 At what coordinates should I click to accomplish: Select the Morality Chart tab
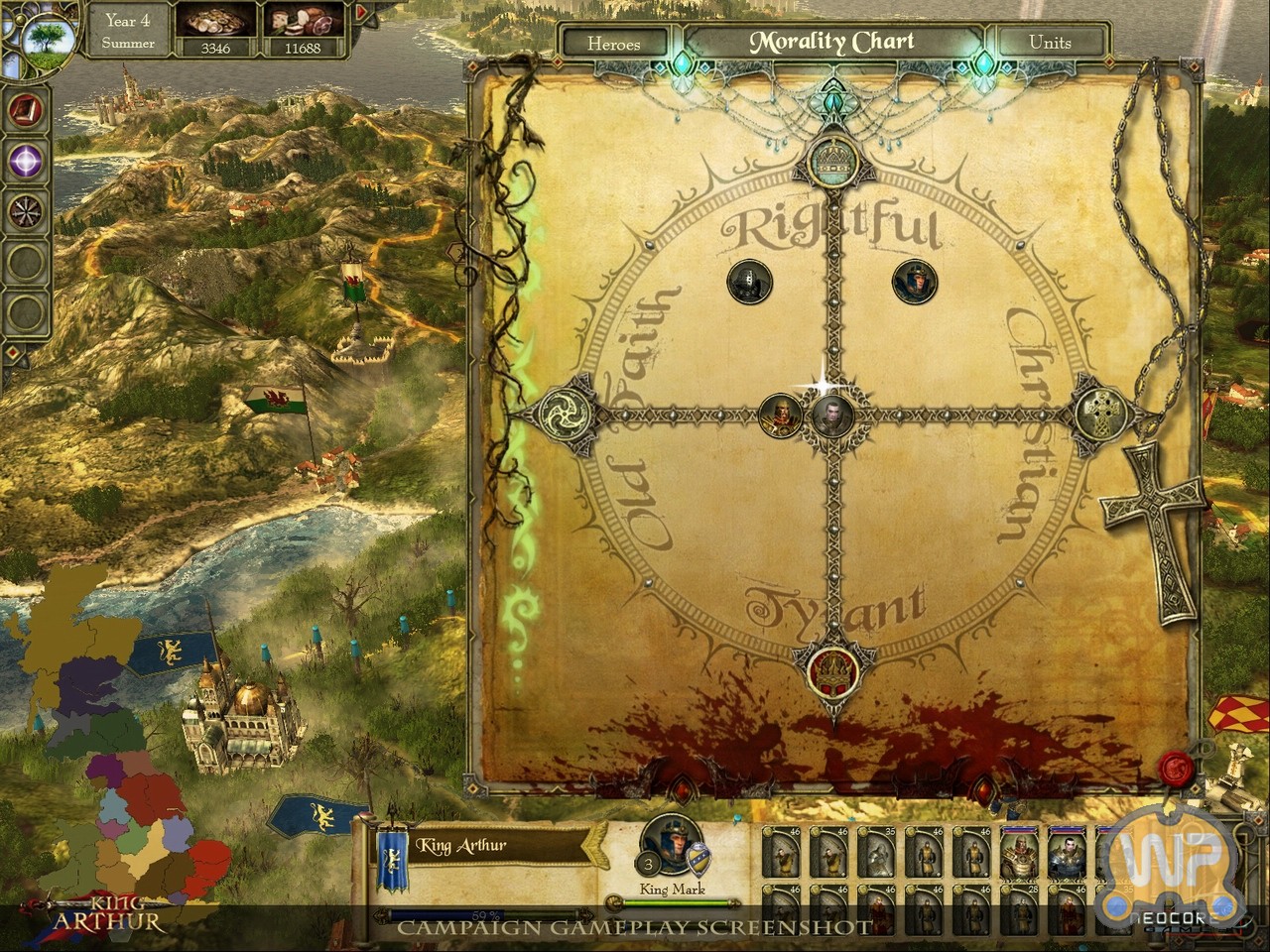[831, 42]
